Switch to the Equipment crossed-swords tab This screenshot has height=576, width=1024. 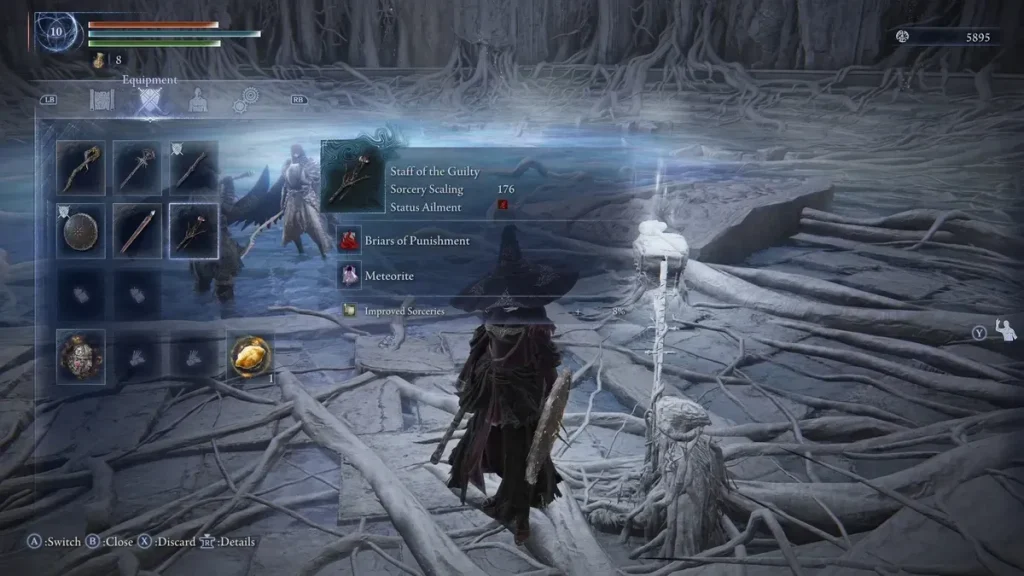point(150,100)
